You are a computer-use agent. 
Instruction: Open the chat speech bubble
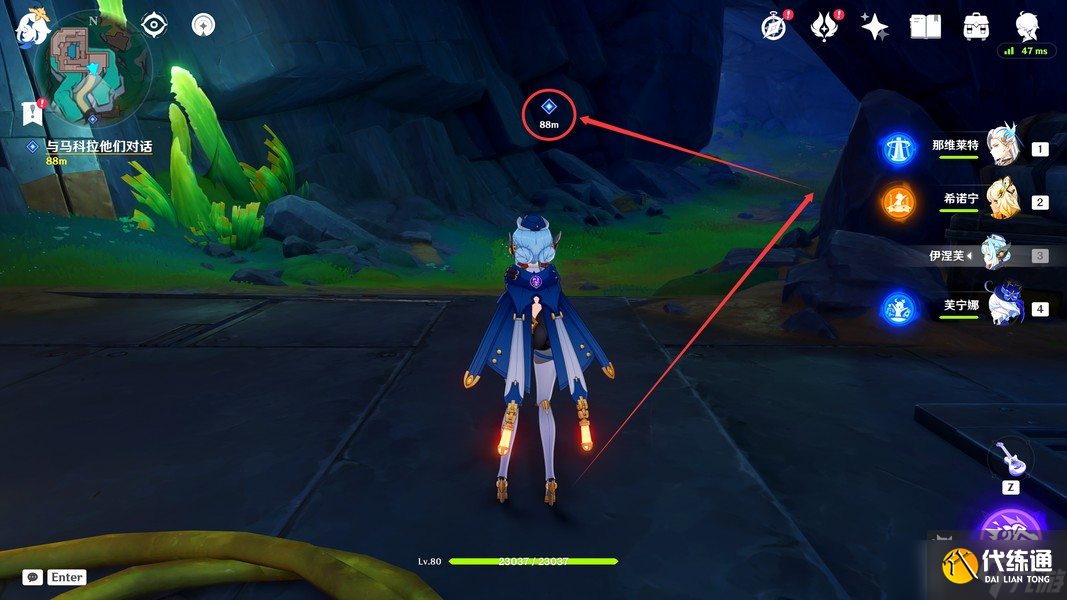(33, 577)
